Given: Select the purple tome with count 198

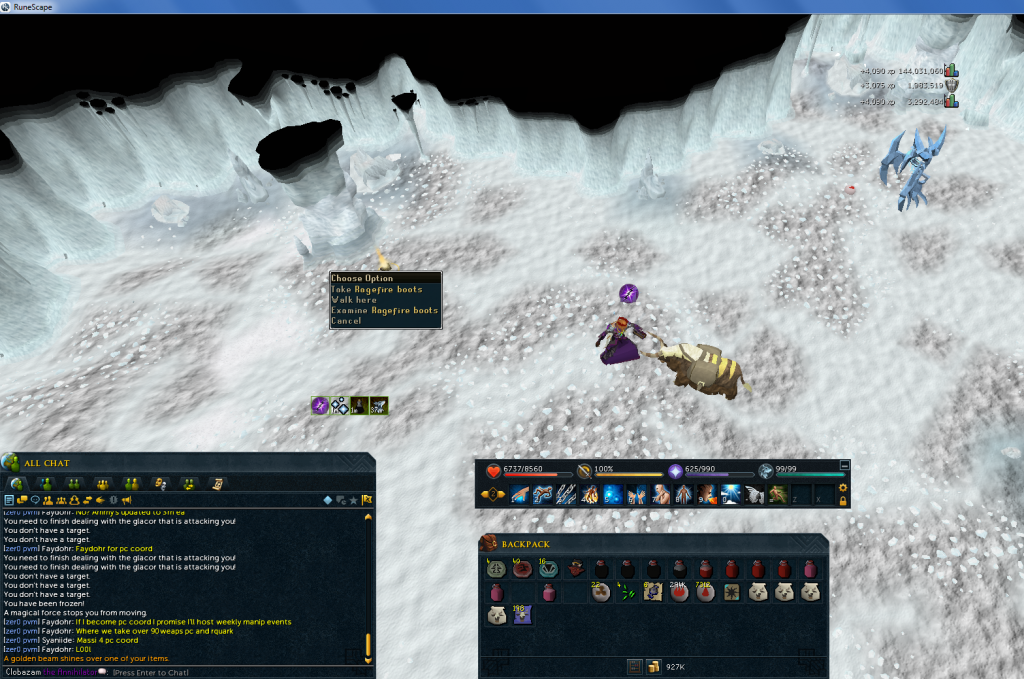Looking at the screenshot, I should (520, 616).
